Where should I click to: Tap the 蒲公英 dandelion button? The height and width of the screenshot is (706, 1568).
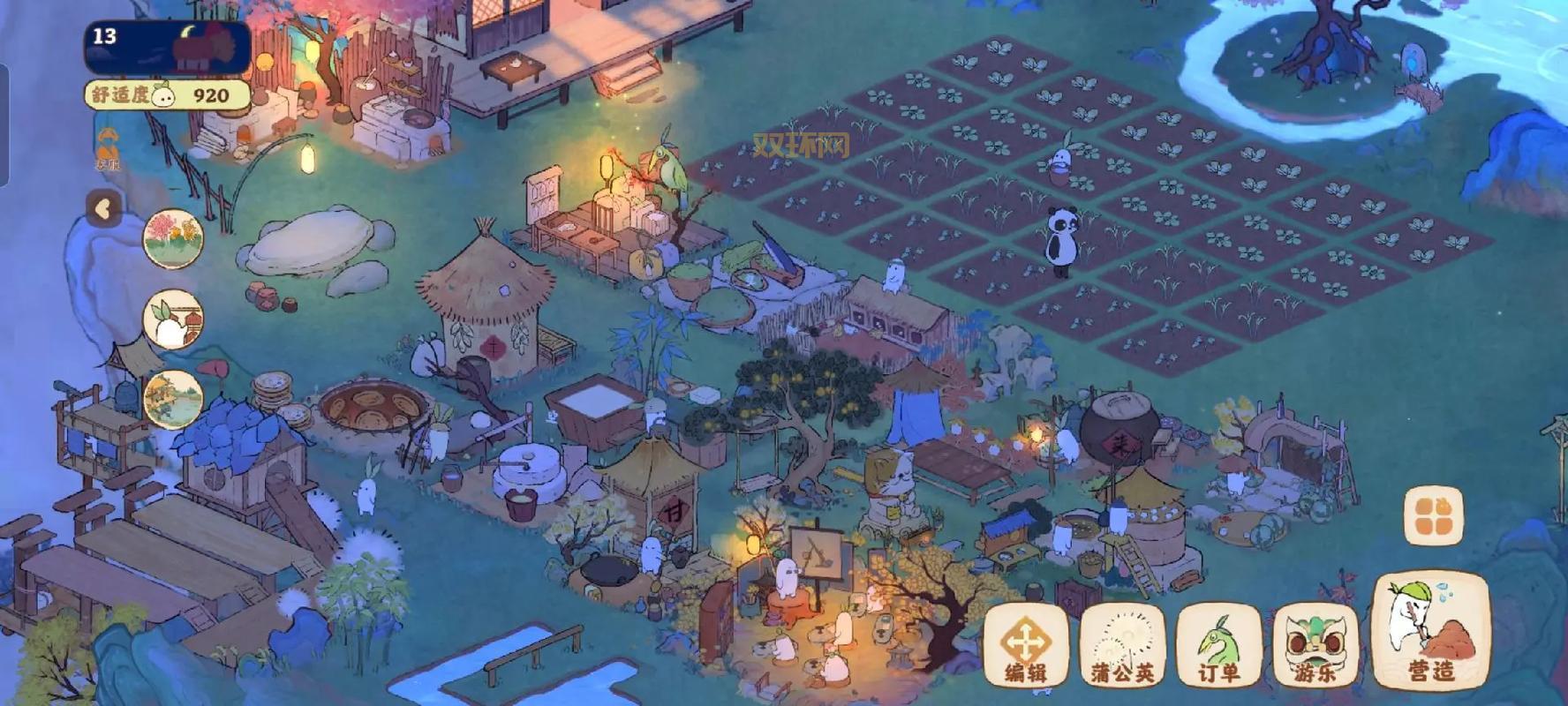(x=1121, y=645)
